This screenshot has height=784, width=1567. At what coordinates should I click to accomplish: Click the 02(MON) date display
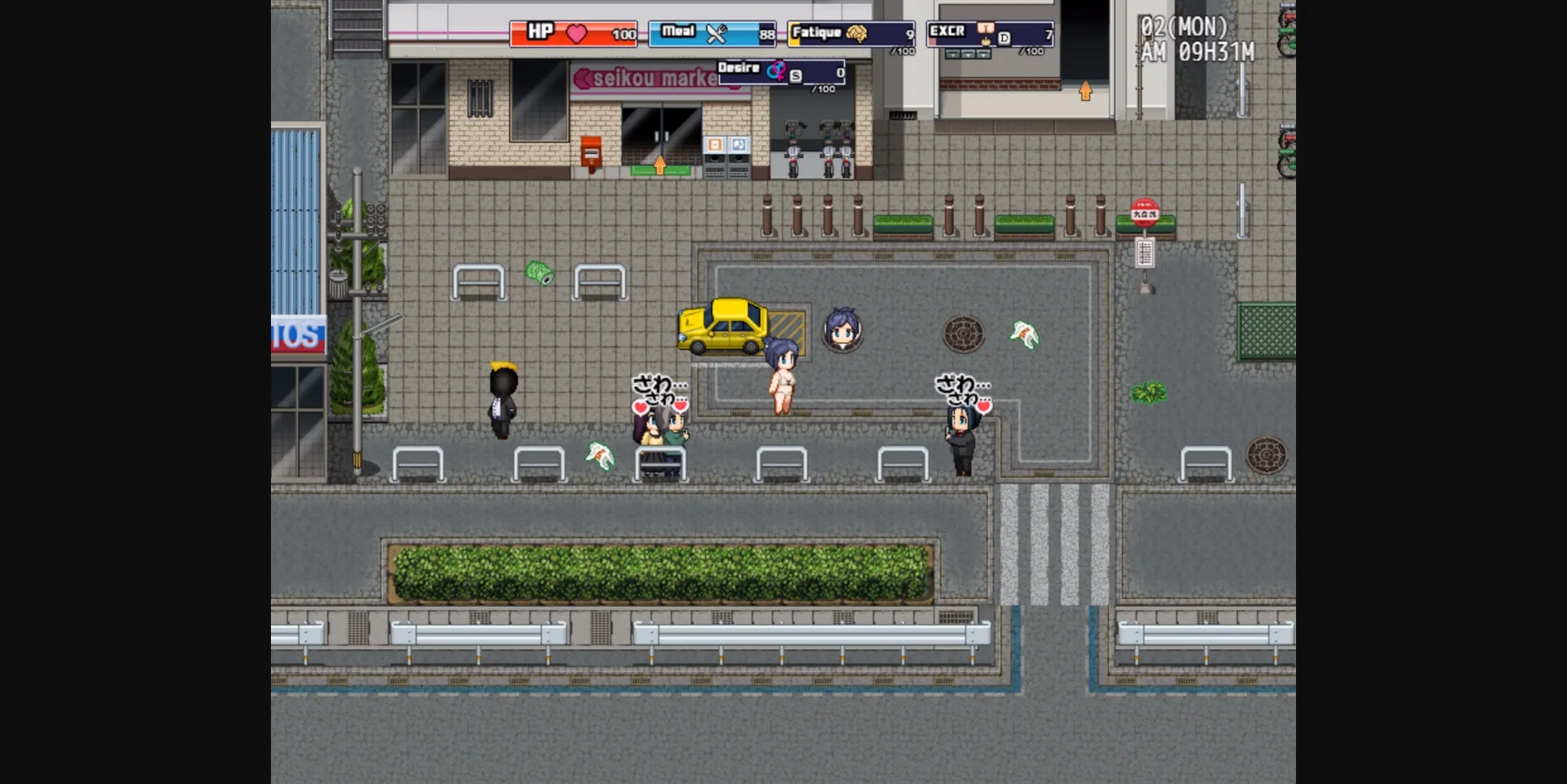(x=1183, y=27)
